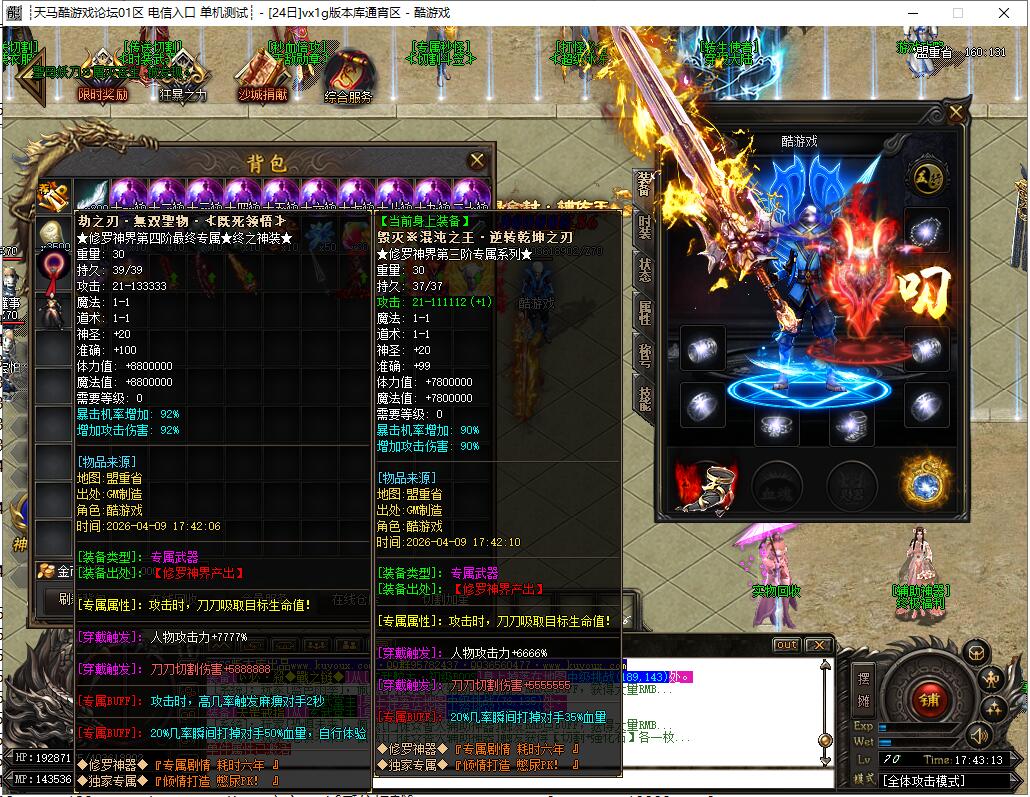Viewport: 1030px width, 797px height.
Task: Close the chat window with X
Action: coord(819,645)
